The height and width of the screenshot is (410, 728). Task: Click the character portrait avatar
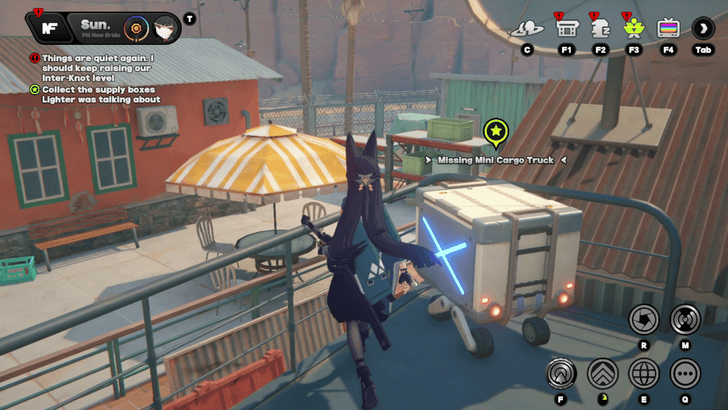pyautogui.click(x=166, y=27)
